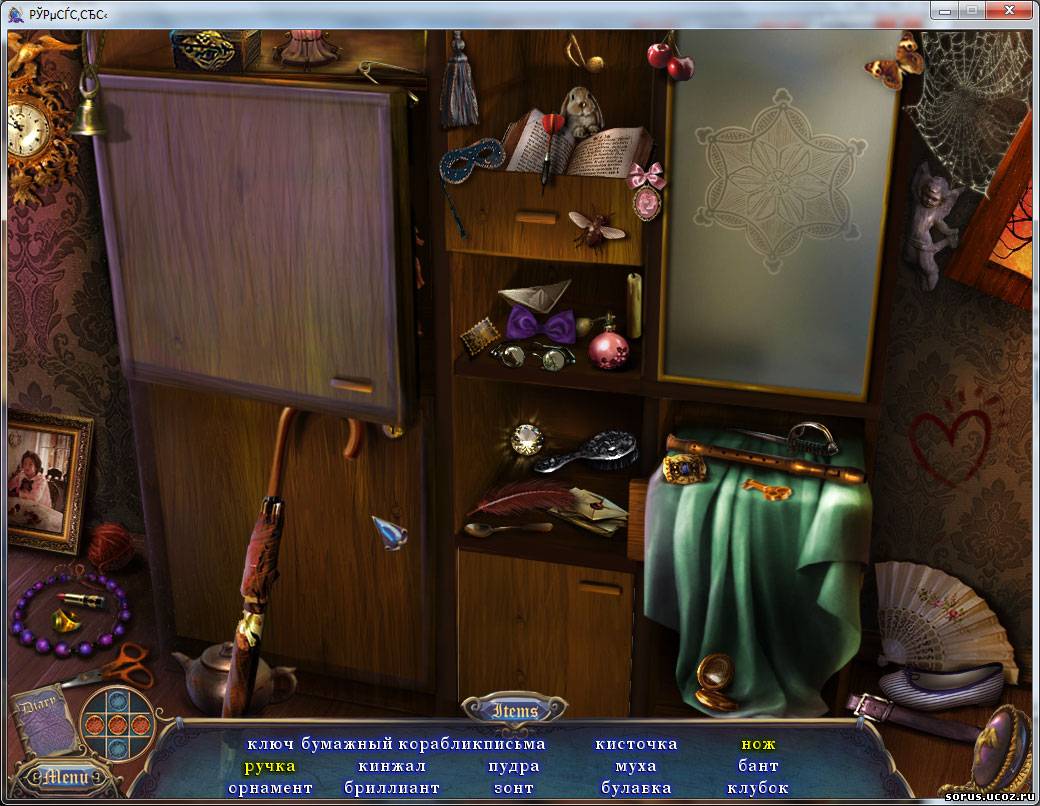This screenshot has width=1040, height=806.
Task: Select the Items tab
Action: (515, 711)
